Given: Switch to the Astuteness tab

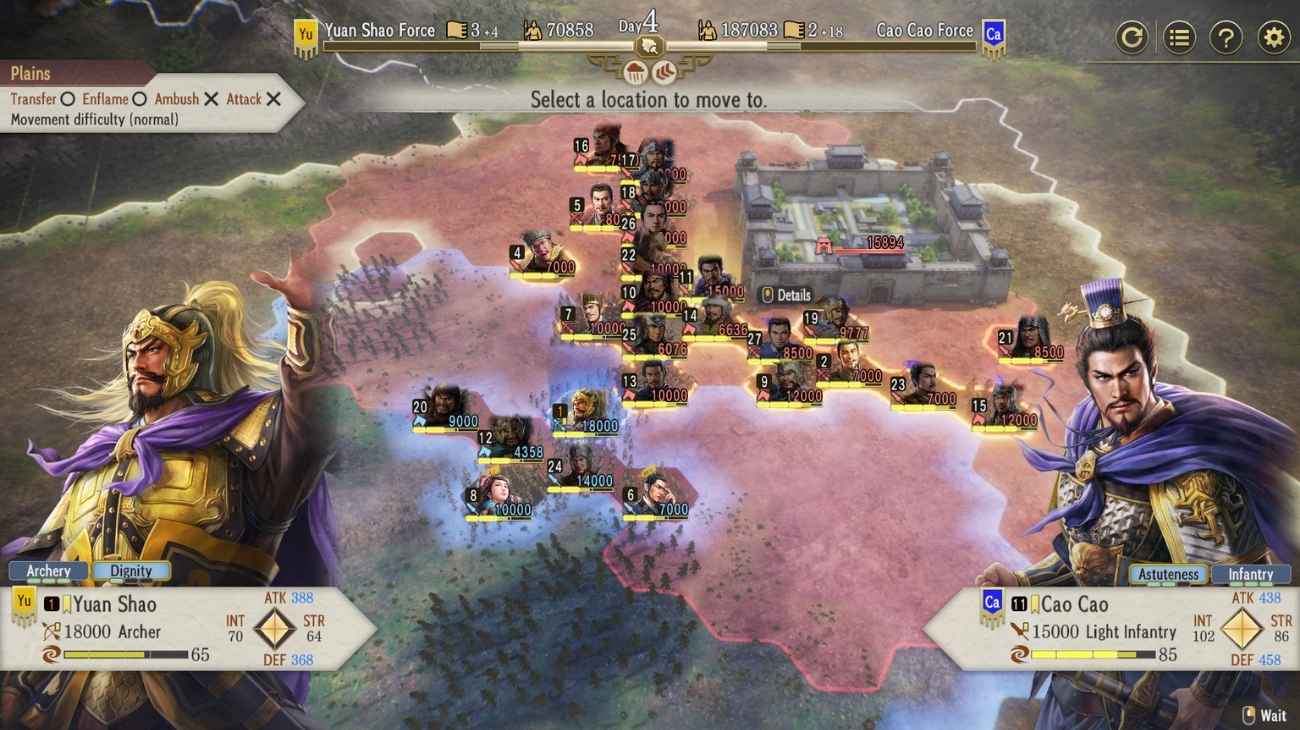Looking at the screenshot, I should [x=1168, y=574].
